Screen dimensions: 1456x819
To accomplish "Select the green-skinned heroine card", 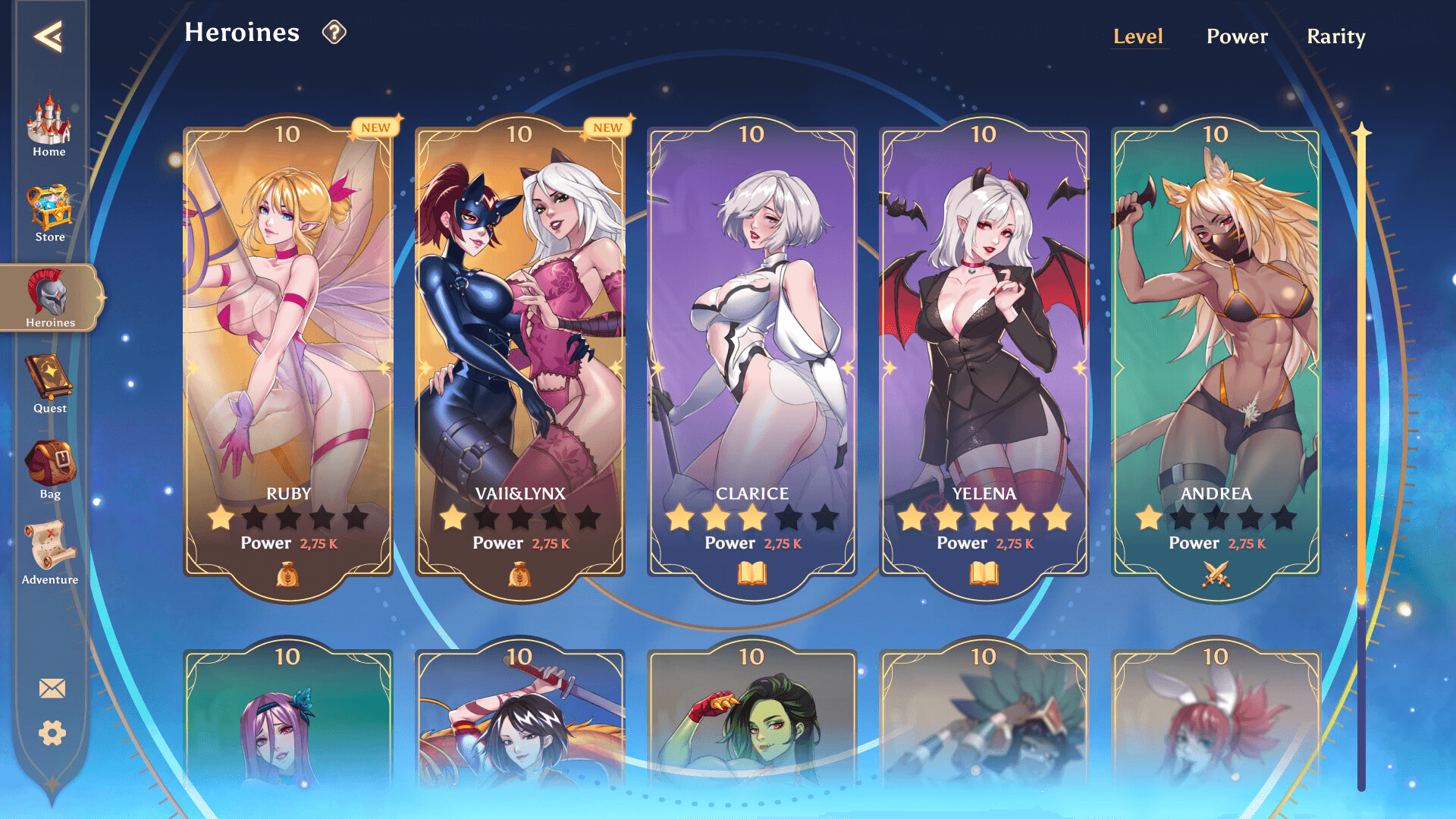I will 752,720.
